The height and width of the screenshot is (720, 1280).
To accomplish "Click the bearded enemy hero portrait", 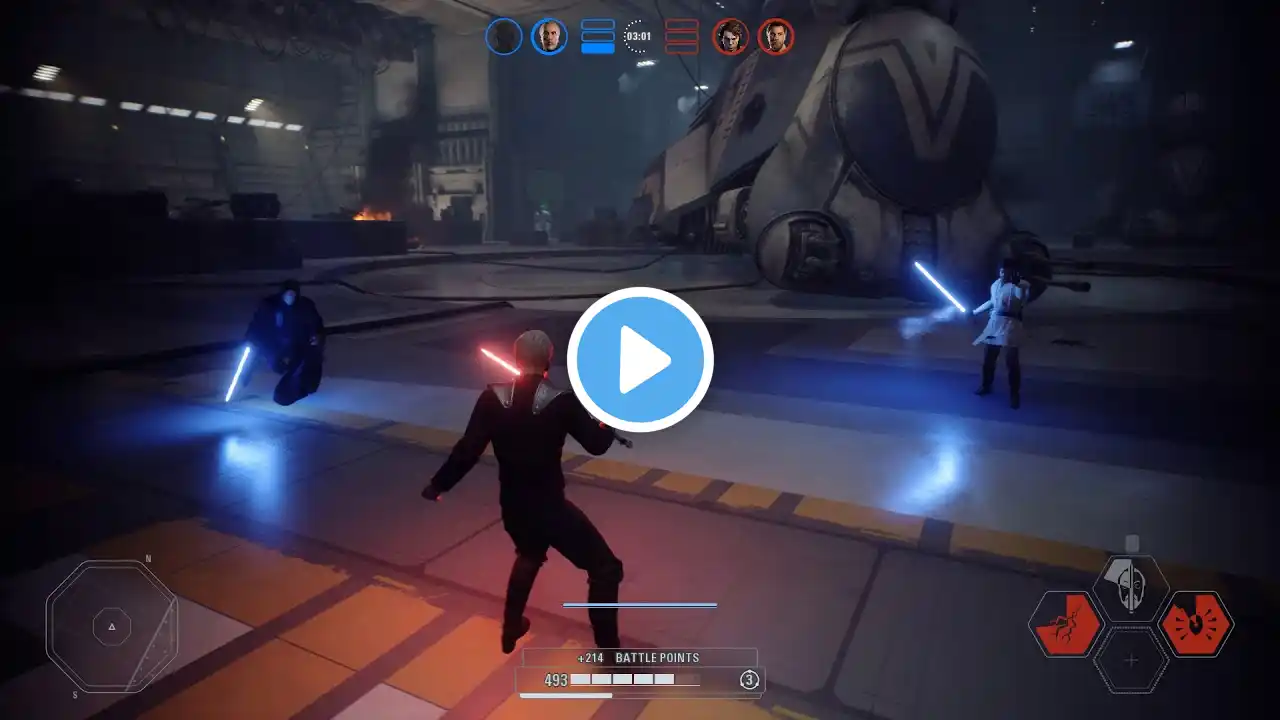I will 775,37.
